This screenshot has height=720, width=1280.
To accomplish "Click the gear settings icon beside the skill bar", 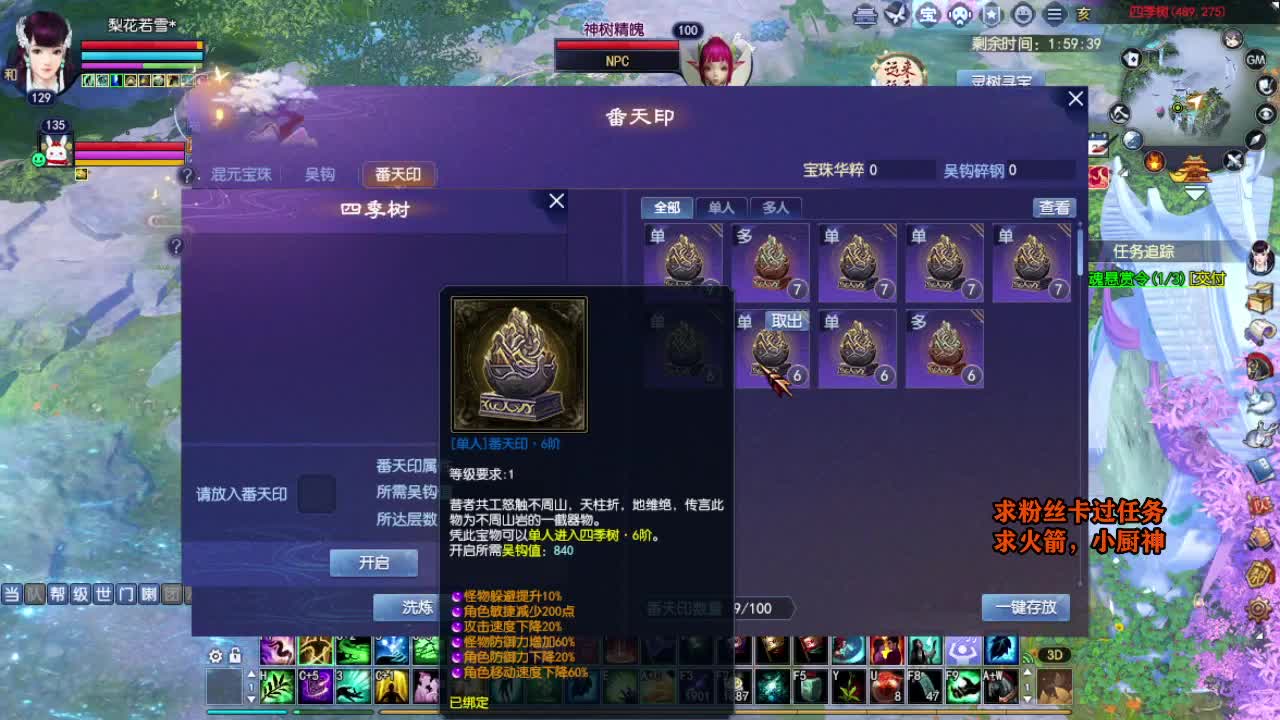I will pyautogui.click(x=215, y=656).
